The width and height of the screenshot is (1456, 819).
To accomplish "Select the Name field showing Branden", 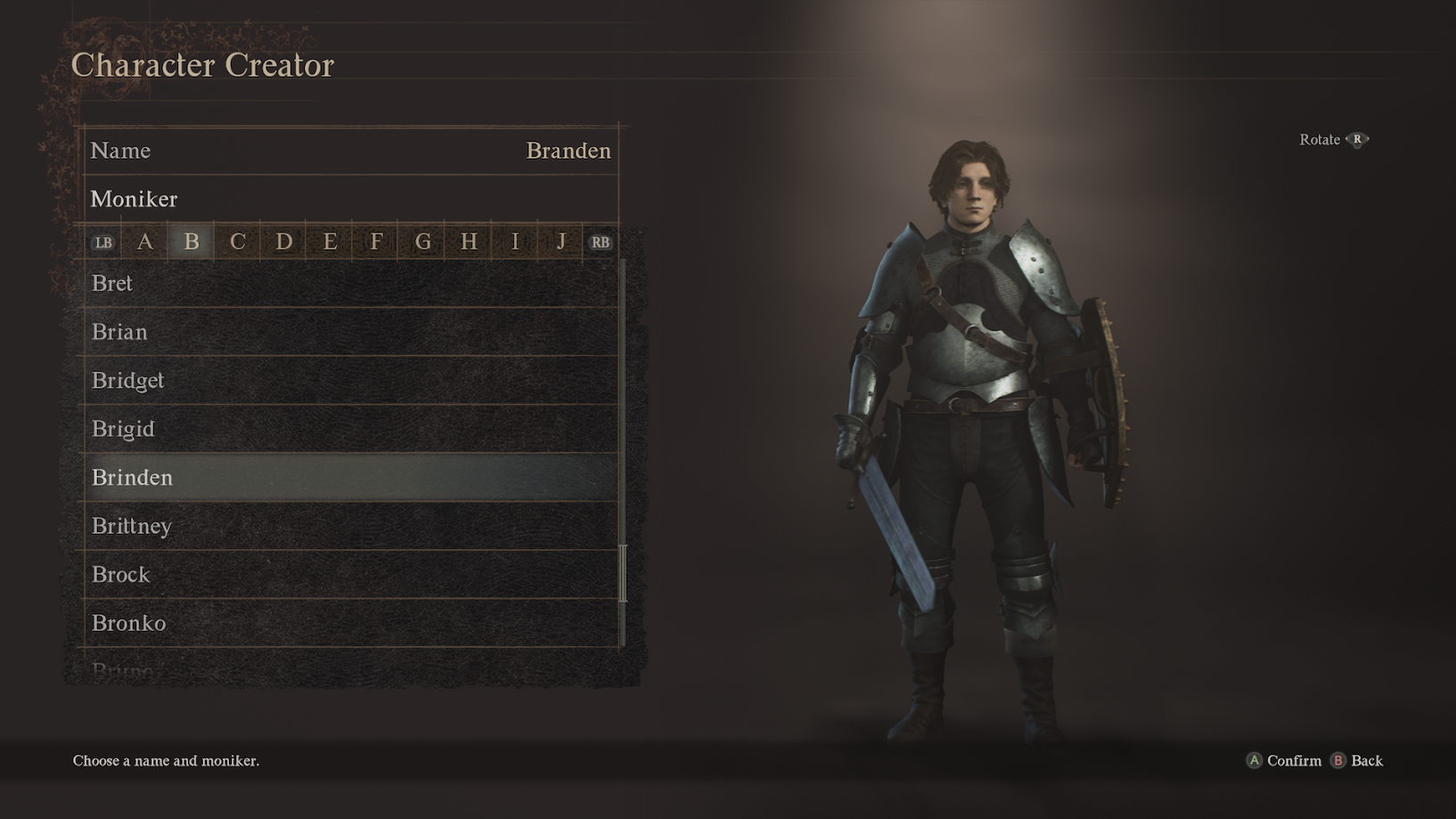I will (x=350, y=151).
